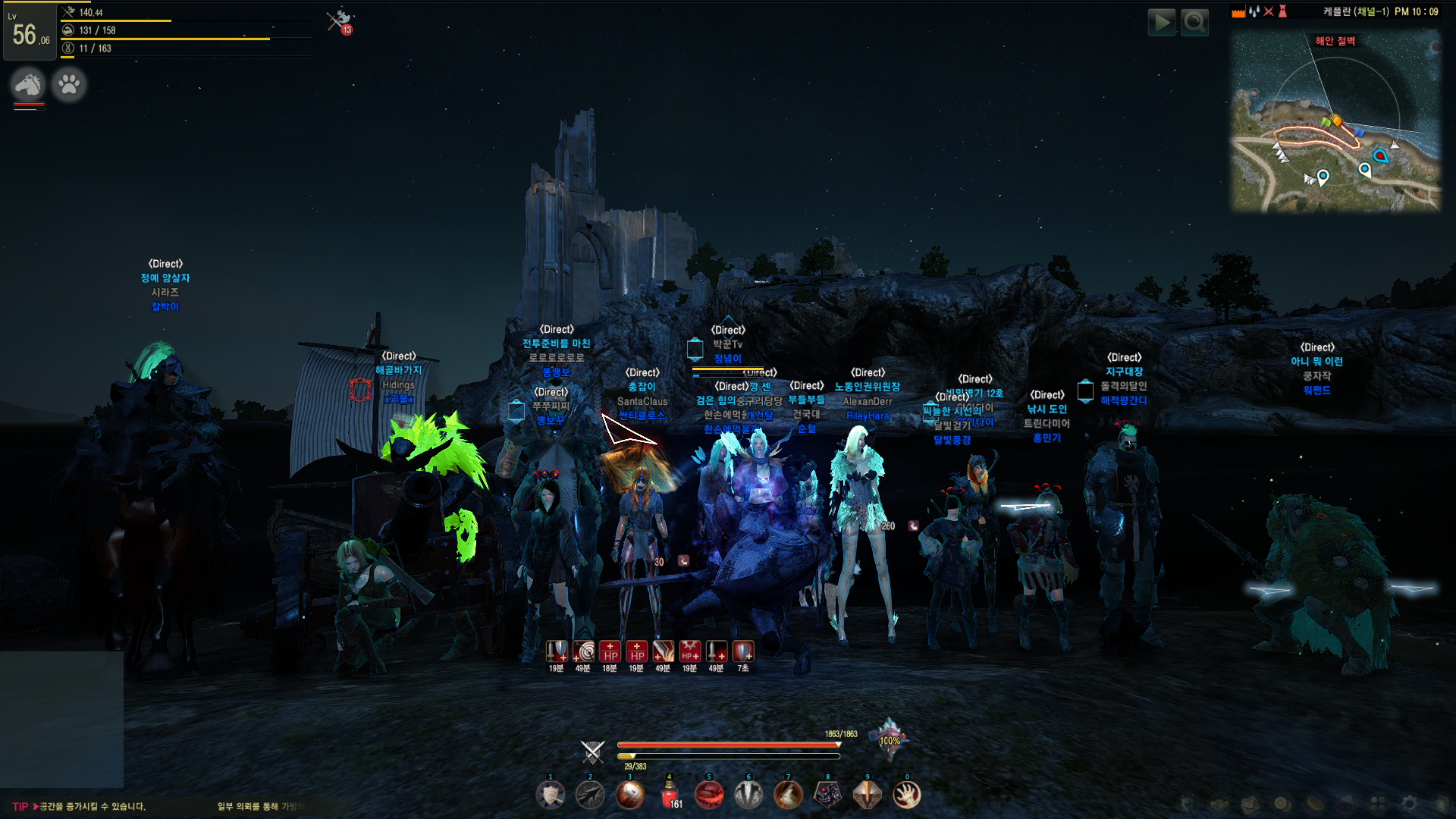Screen dimensions: 1456x819
Task: Trigger the bloody hand skill in quickslot 0
Action: (x=906, y=795)
